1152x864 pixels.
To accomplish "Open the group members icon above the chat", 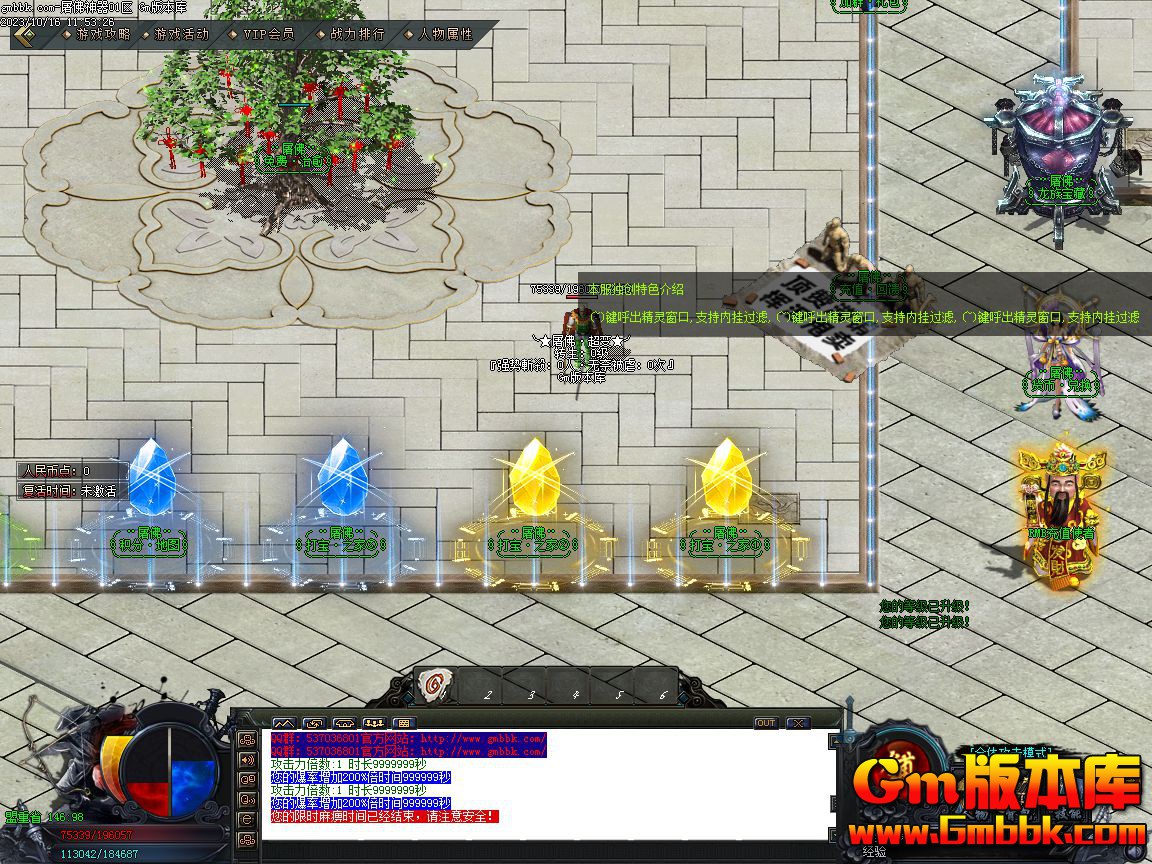I will pos(375,722).
